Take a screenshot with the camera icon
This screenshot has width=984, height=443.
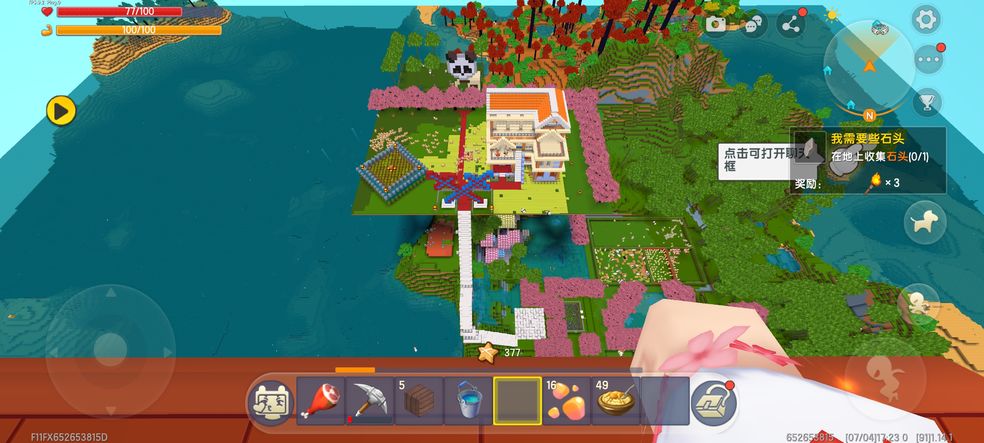pos(715,24)
